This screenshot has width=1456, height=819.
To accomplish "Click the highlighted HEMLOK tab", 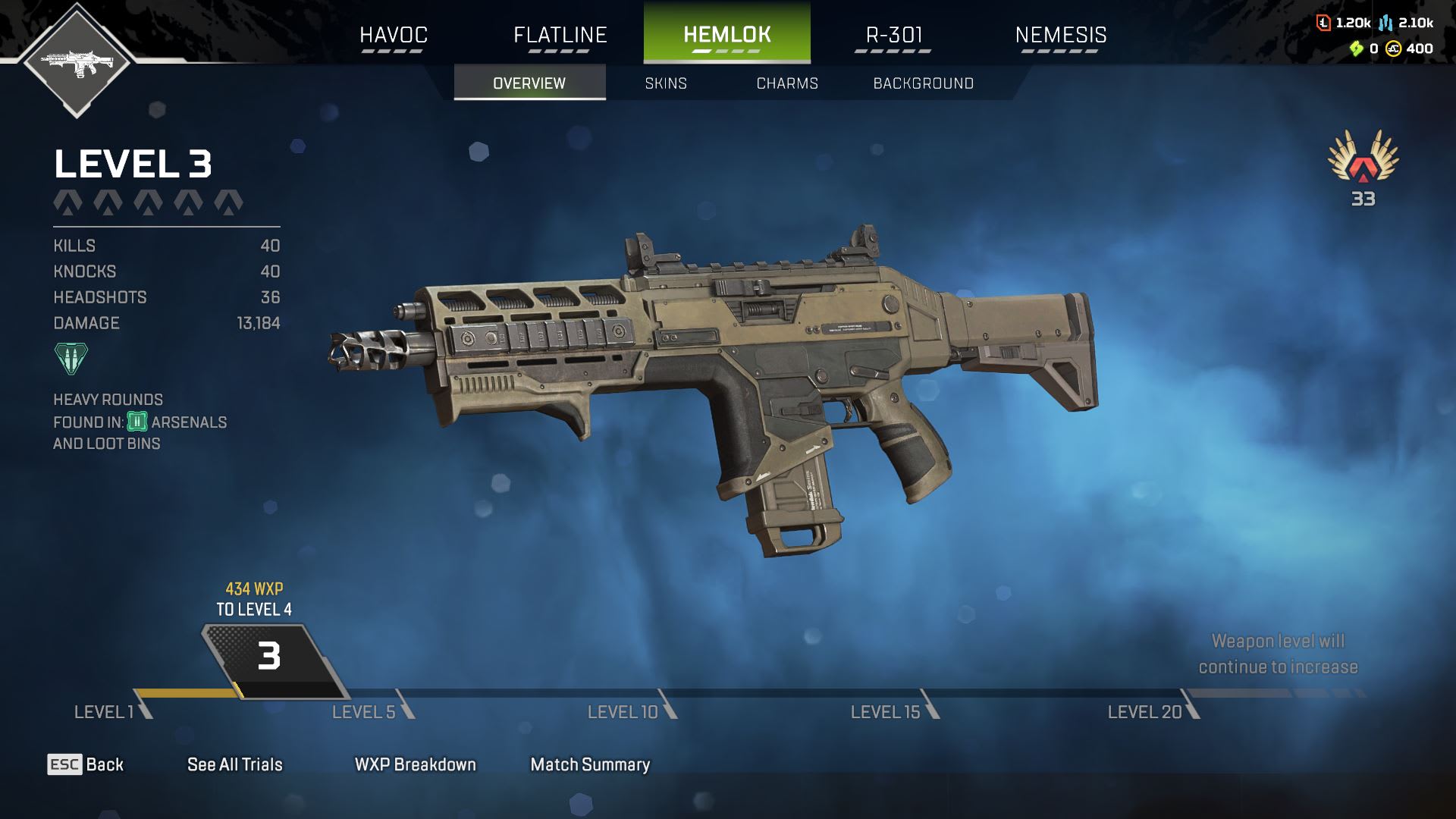I will [726, 35].
